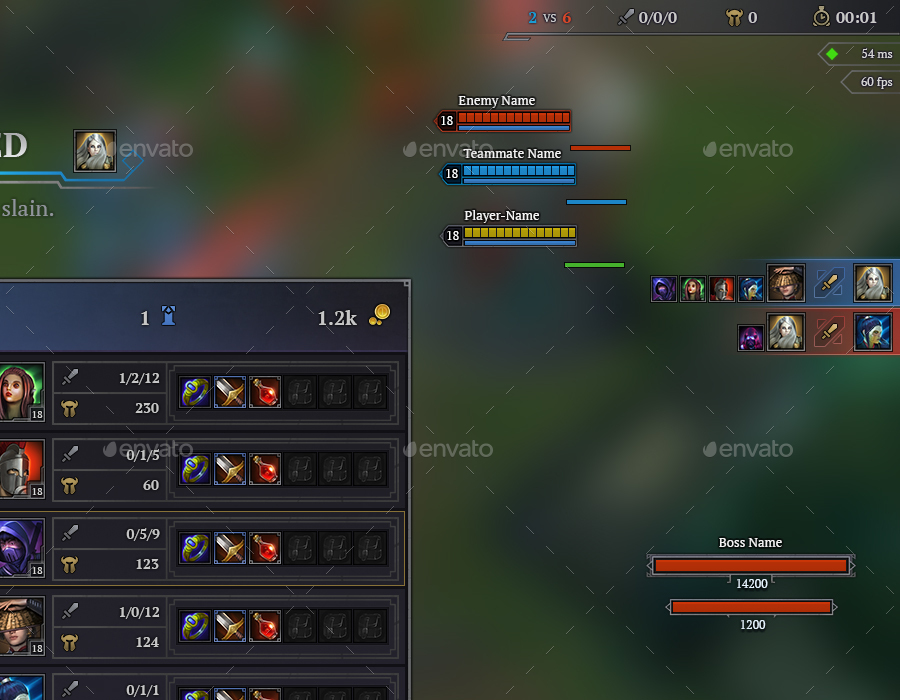Inspect the red potion in the 1/0/12 row
900x700 pixels.
tap(265, 626)
